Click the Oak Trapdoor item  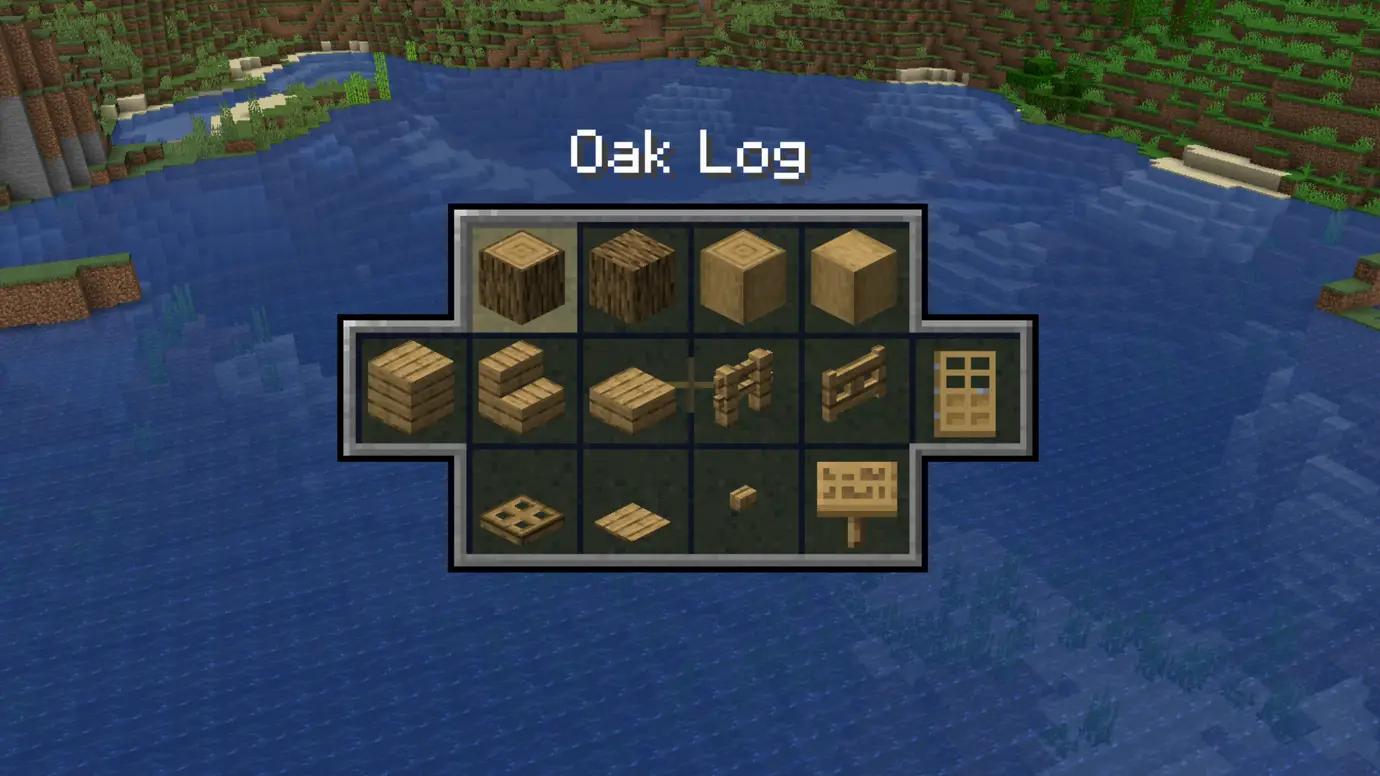[520, 515]
